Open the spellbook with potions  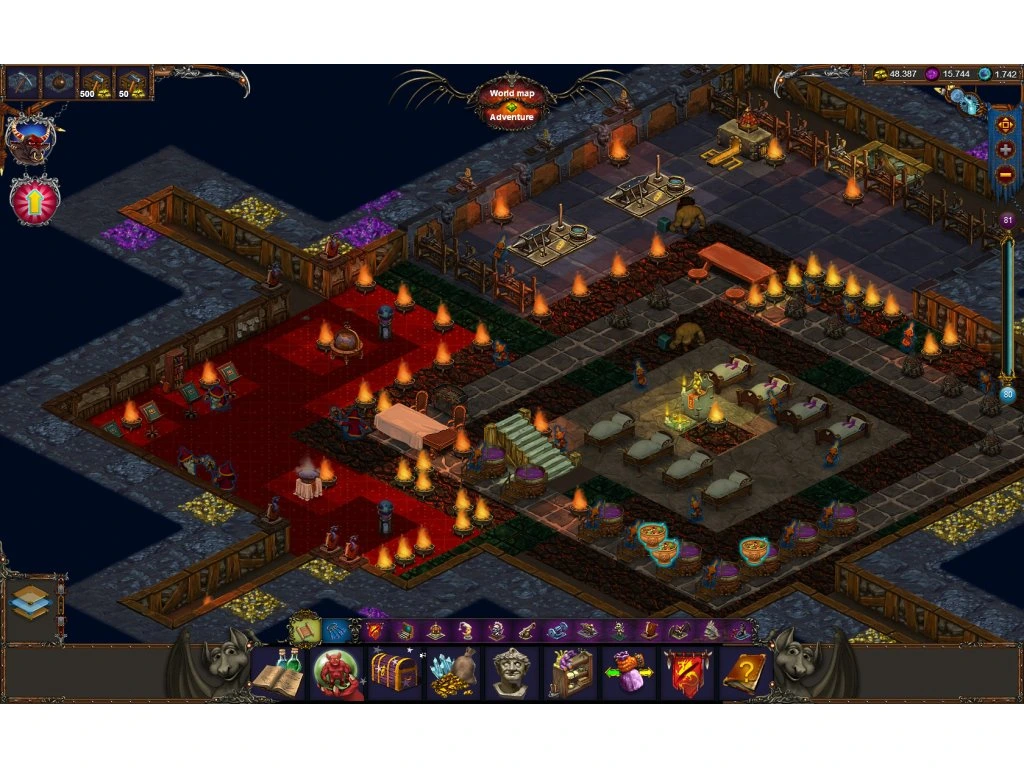(277, 673)
